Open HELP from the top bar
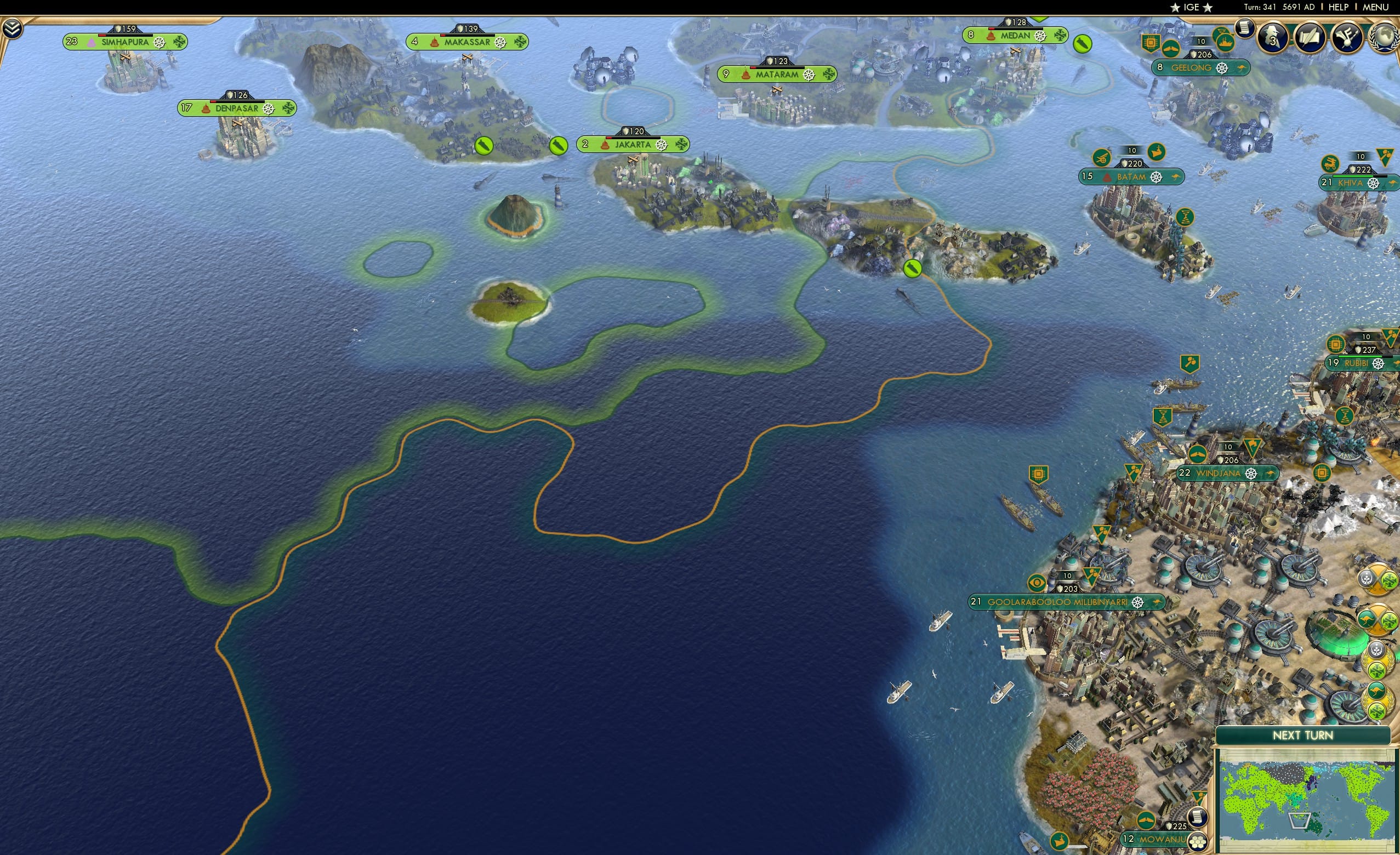This screenshot has height=855, width=1400. point(1339,7)
